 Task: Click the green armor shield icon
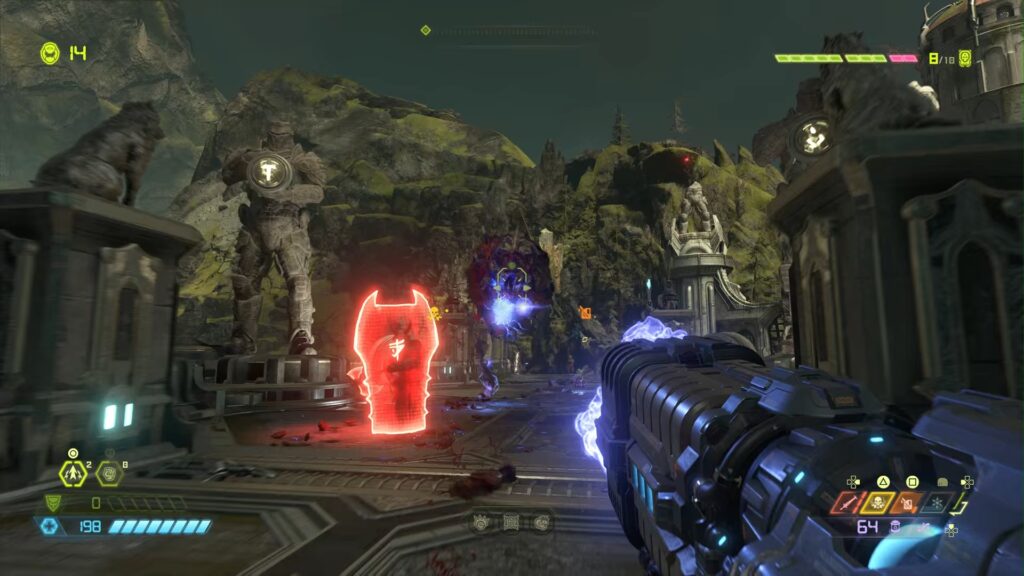point(52,503)
